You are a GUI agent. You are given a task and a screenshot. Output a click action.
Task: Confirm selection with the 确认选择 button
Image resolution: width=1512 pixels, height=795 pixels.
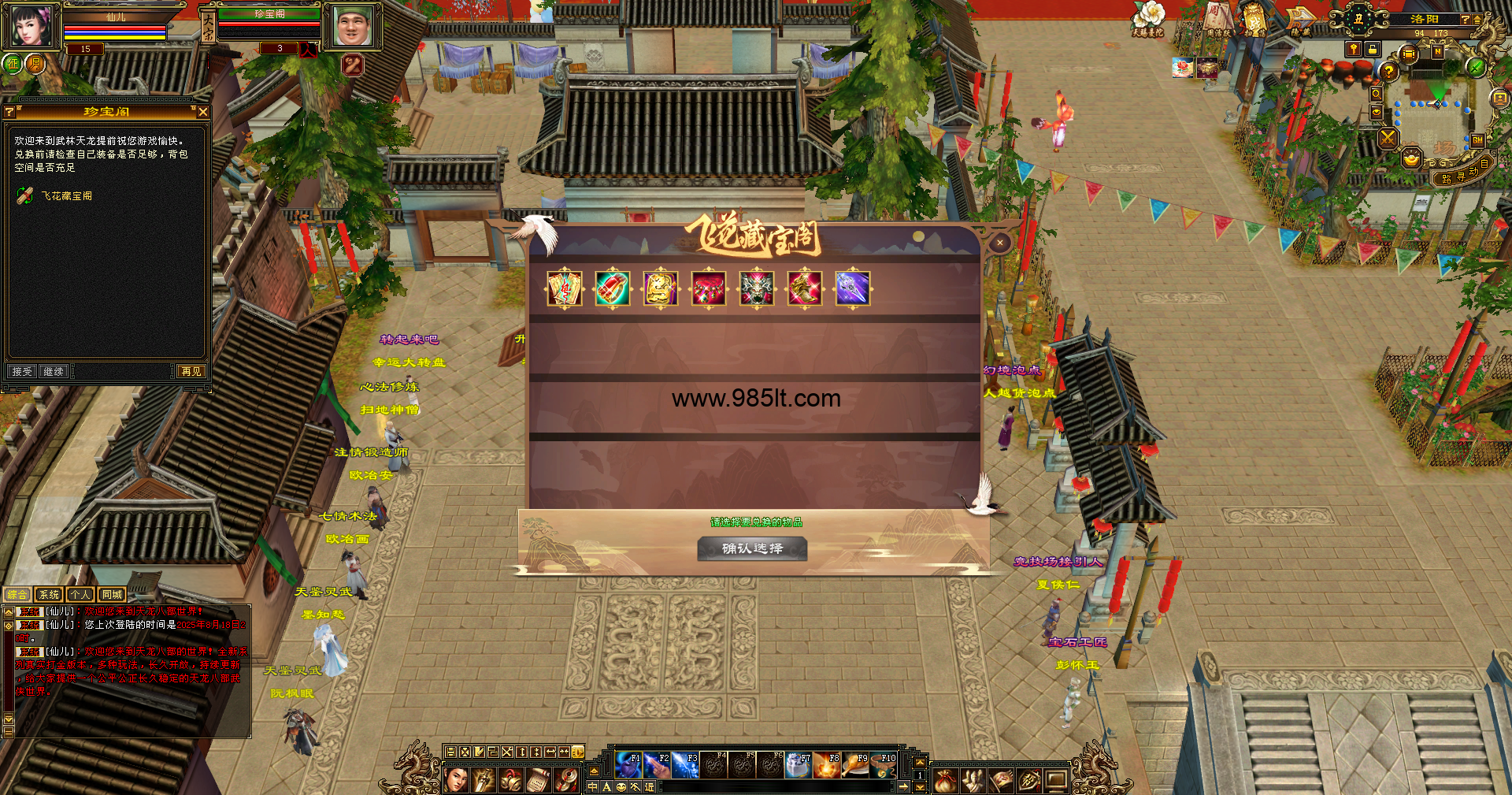752,548
